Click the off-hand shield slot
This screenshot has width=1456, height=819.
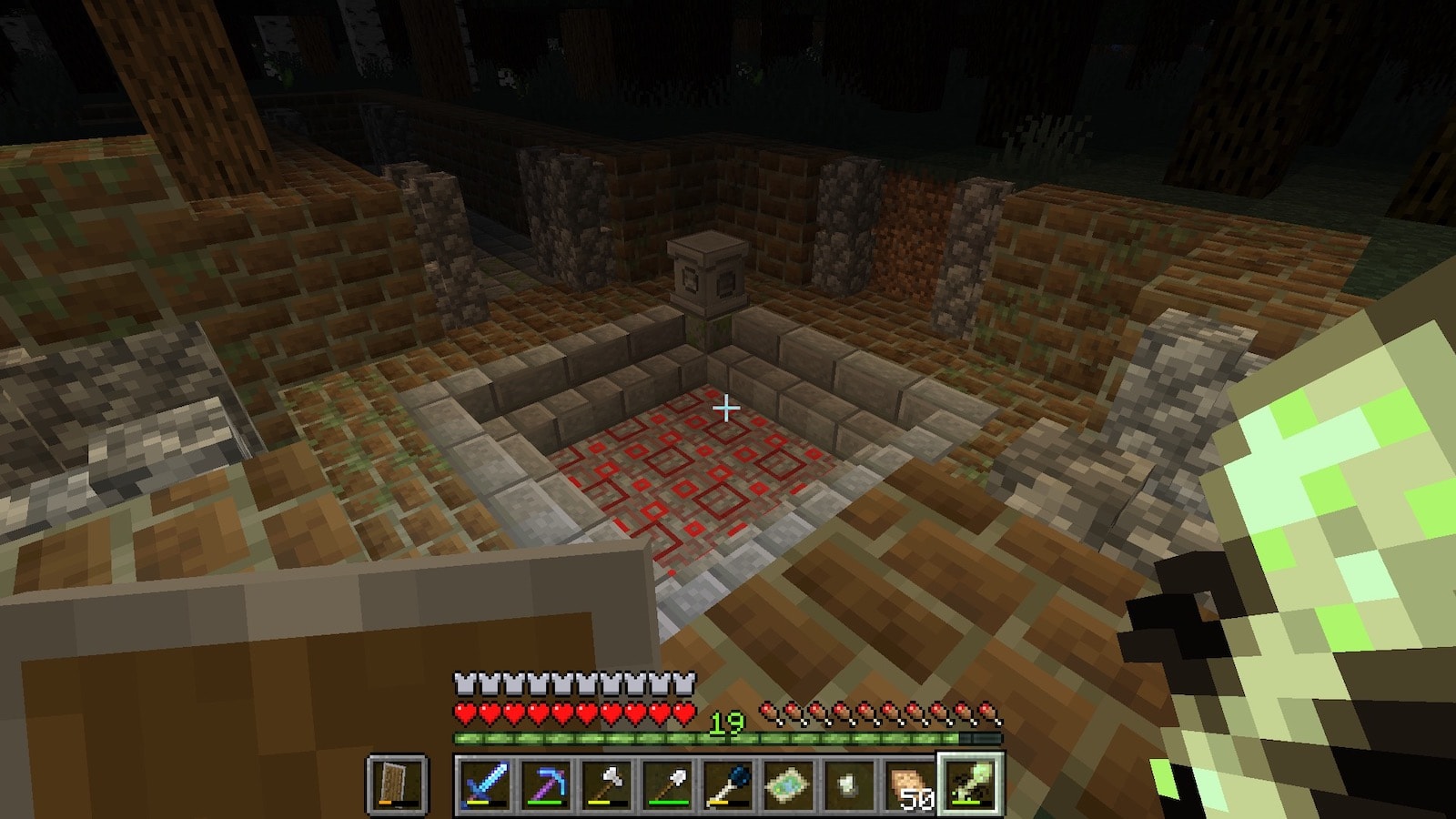(x=398, y=784)
